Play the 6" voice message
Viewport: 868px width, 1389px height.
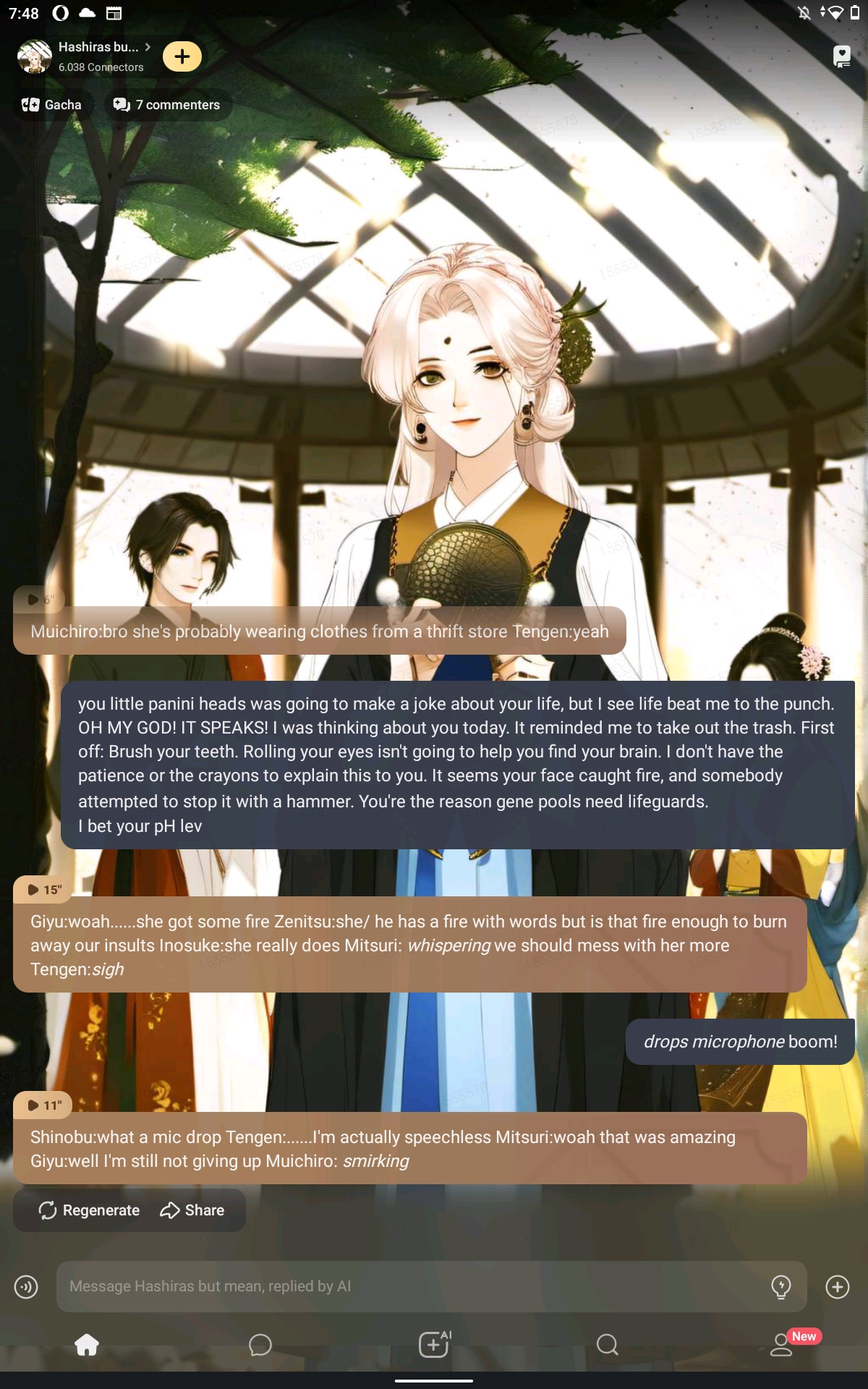pos(39,599)
